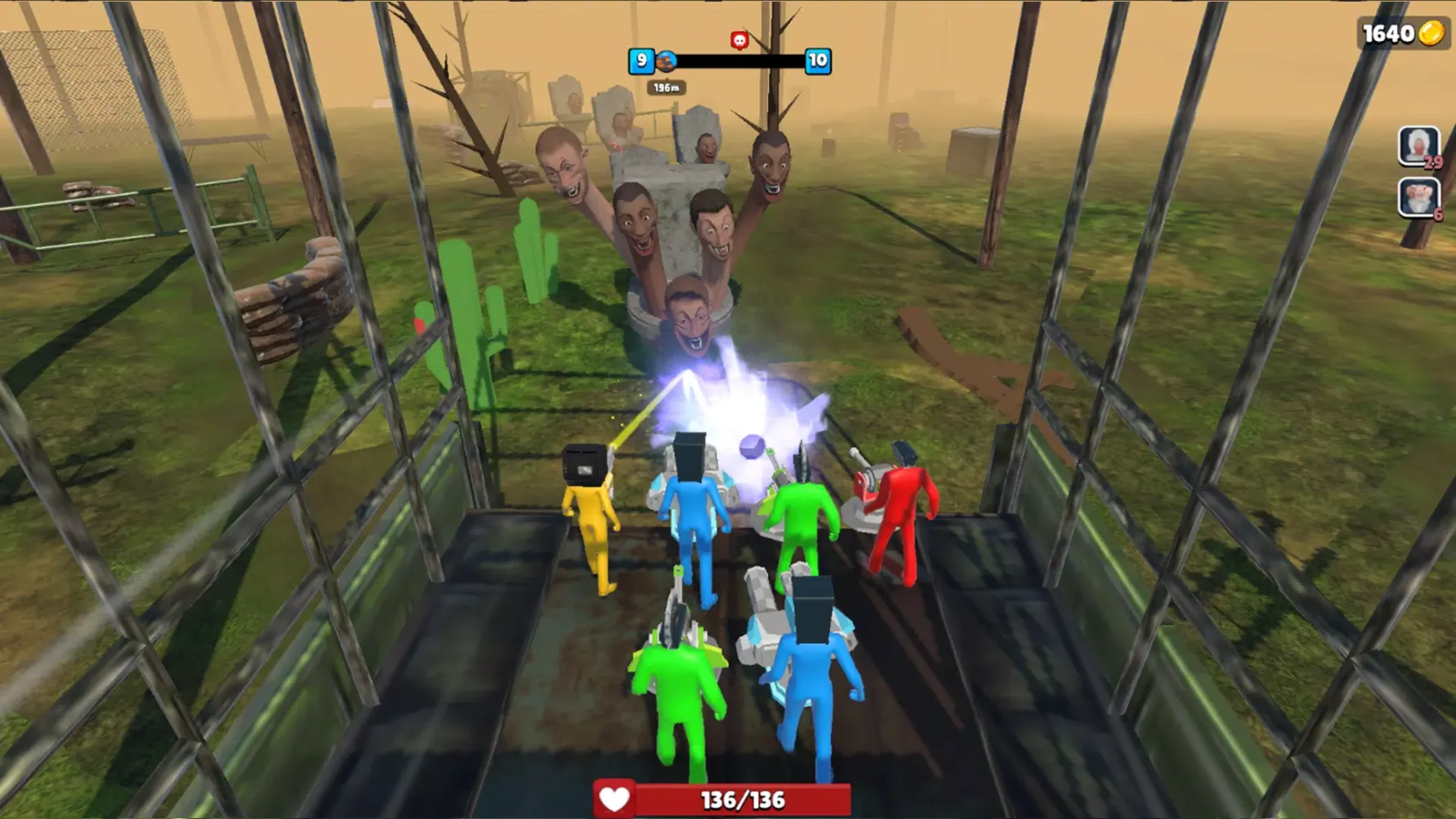Select the level 9 badge
The height and width of the screenshot is (819, 1456).
pos(642,60)
